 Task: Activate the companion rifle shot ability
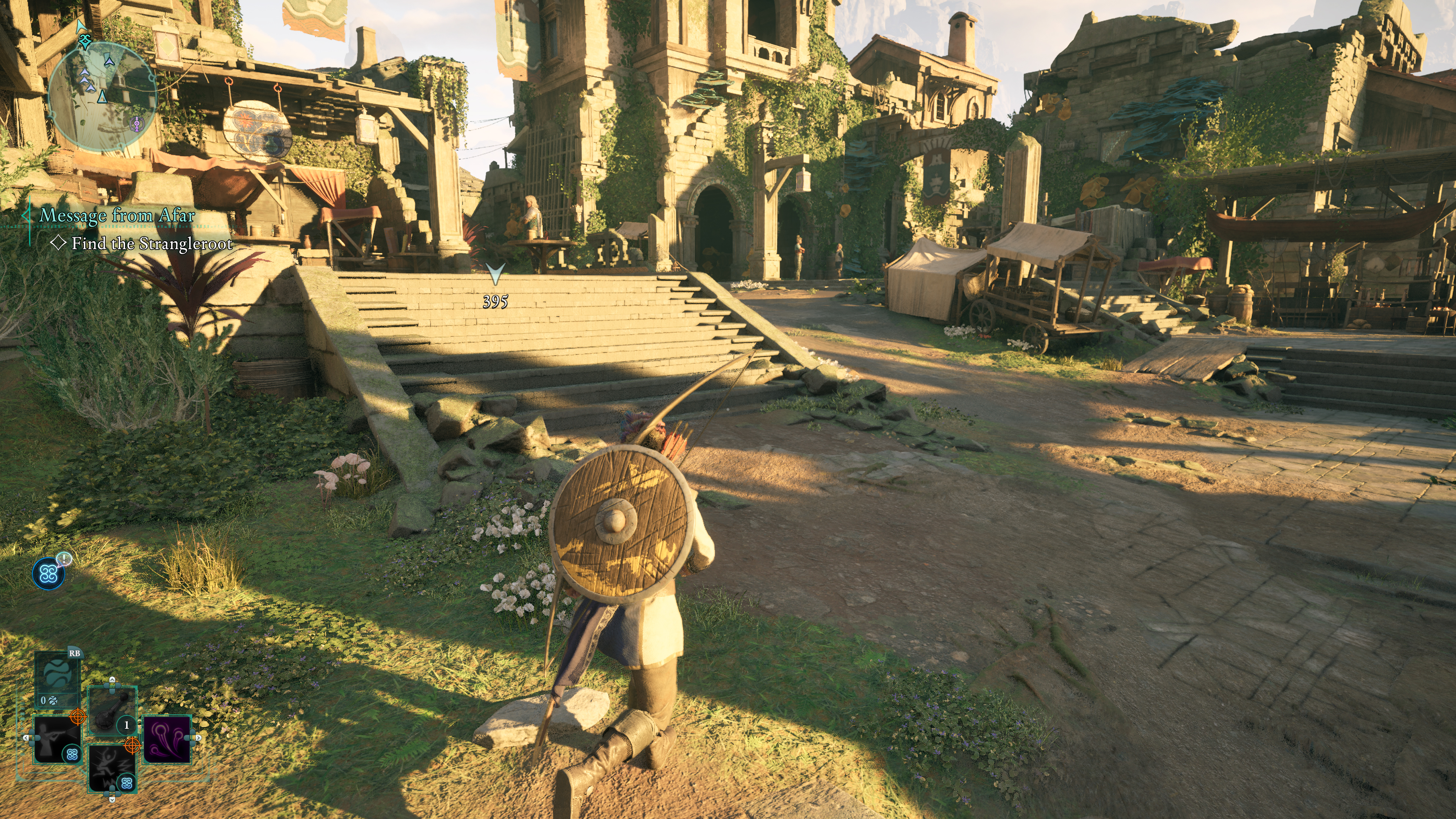click(57, 739)
